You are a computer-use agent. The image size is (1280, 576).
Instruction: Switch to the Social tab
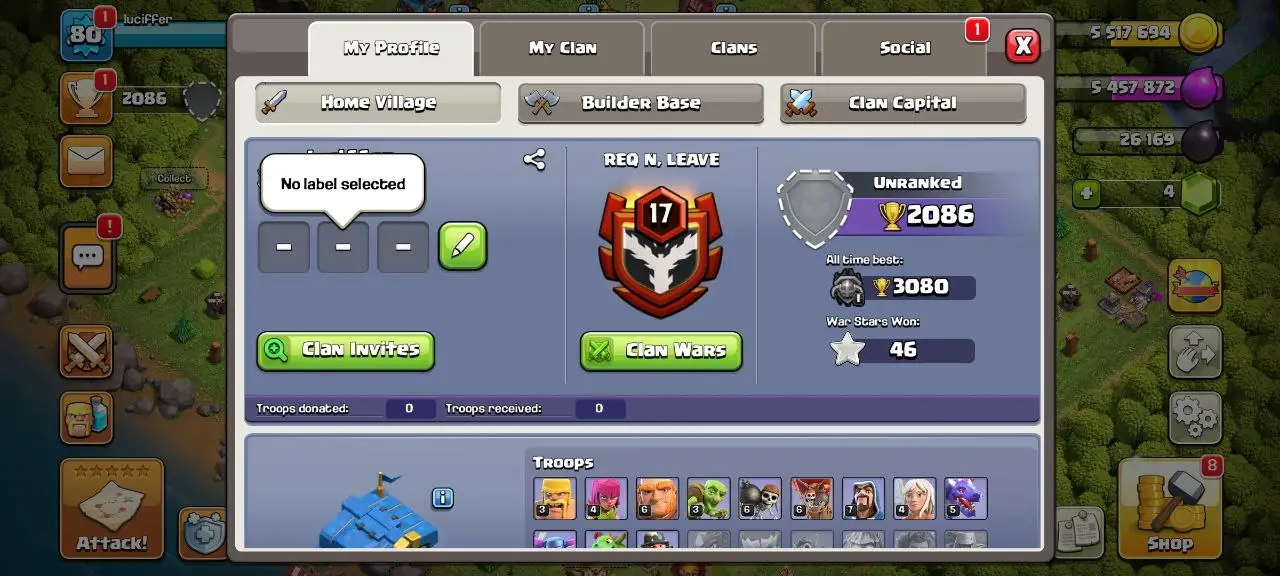pos(904,48)
